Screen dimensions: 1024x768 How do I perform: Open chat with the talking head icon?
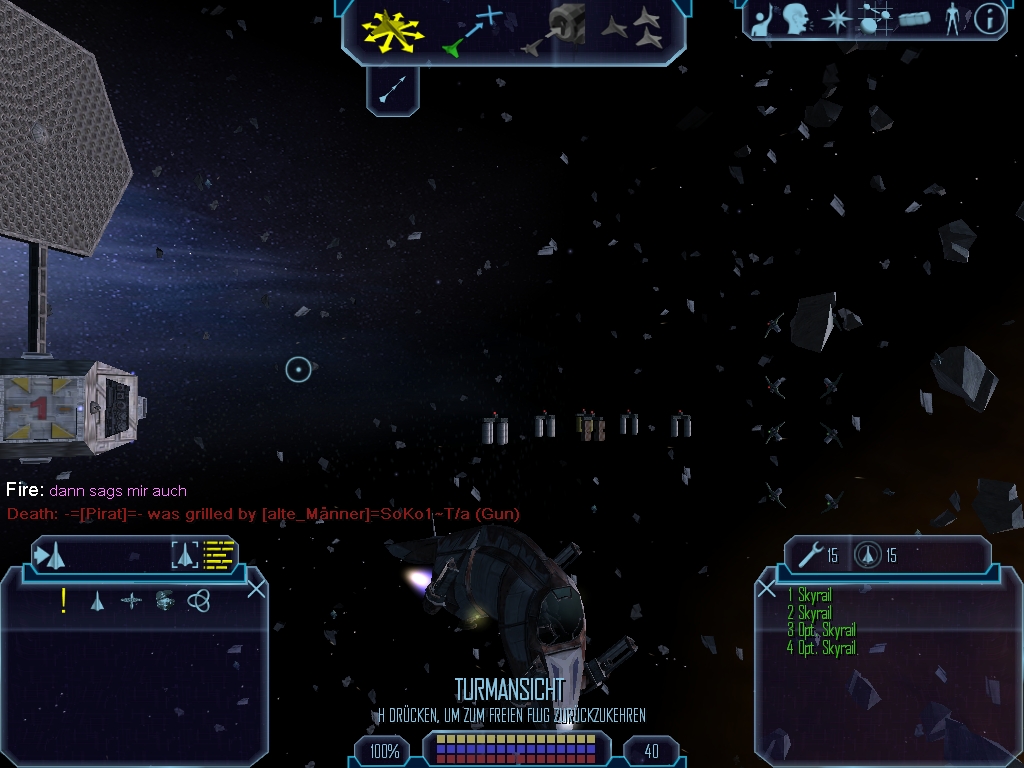[796, 19]
